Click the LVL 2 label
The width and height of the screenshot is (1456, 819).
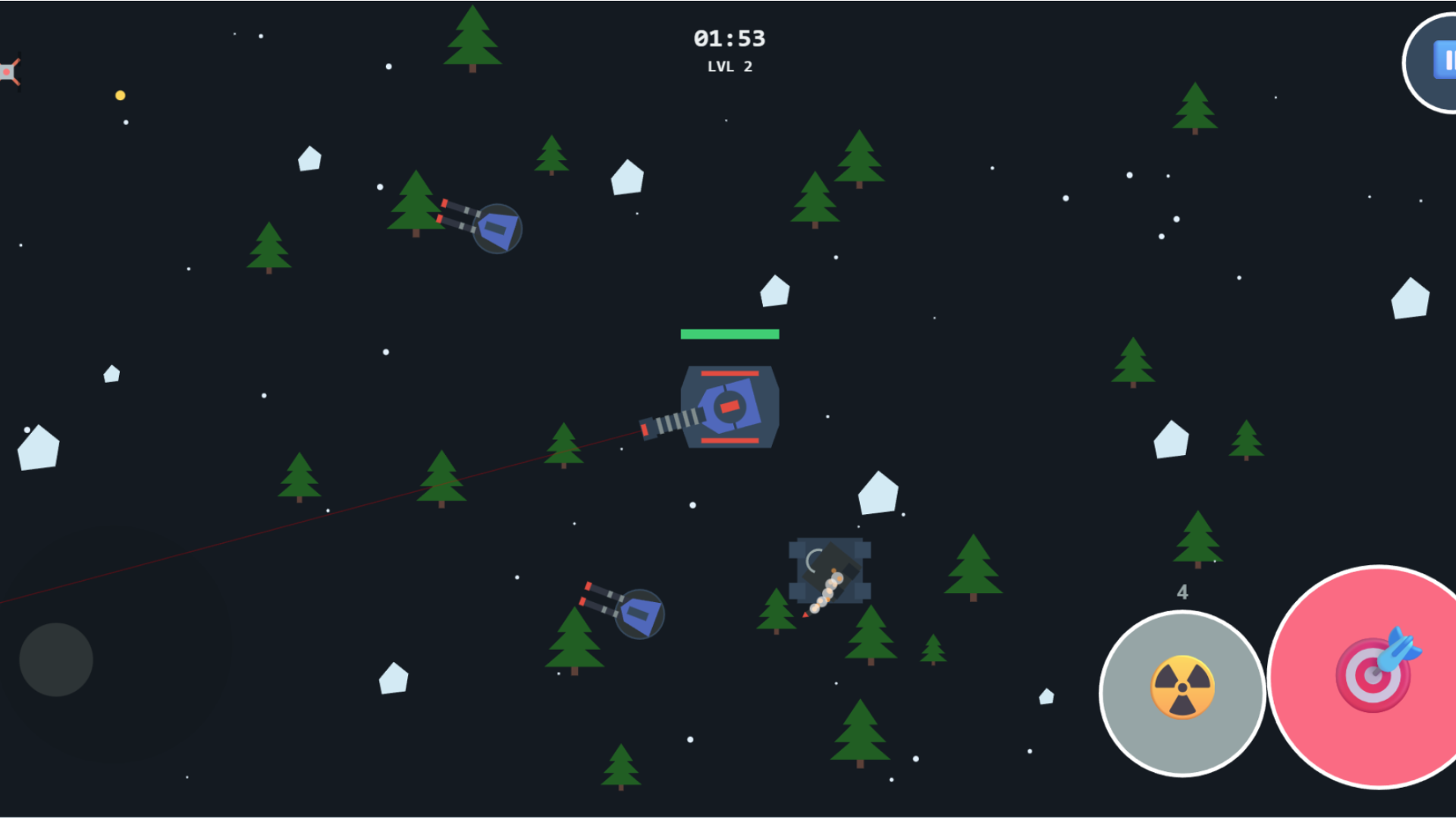pyautogui.click(x=729, y=67)
